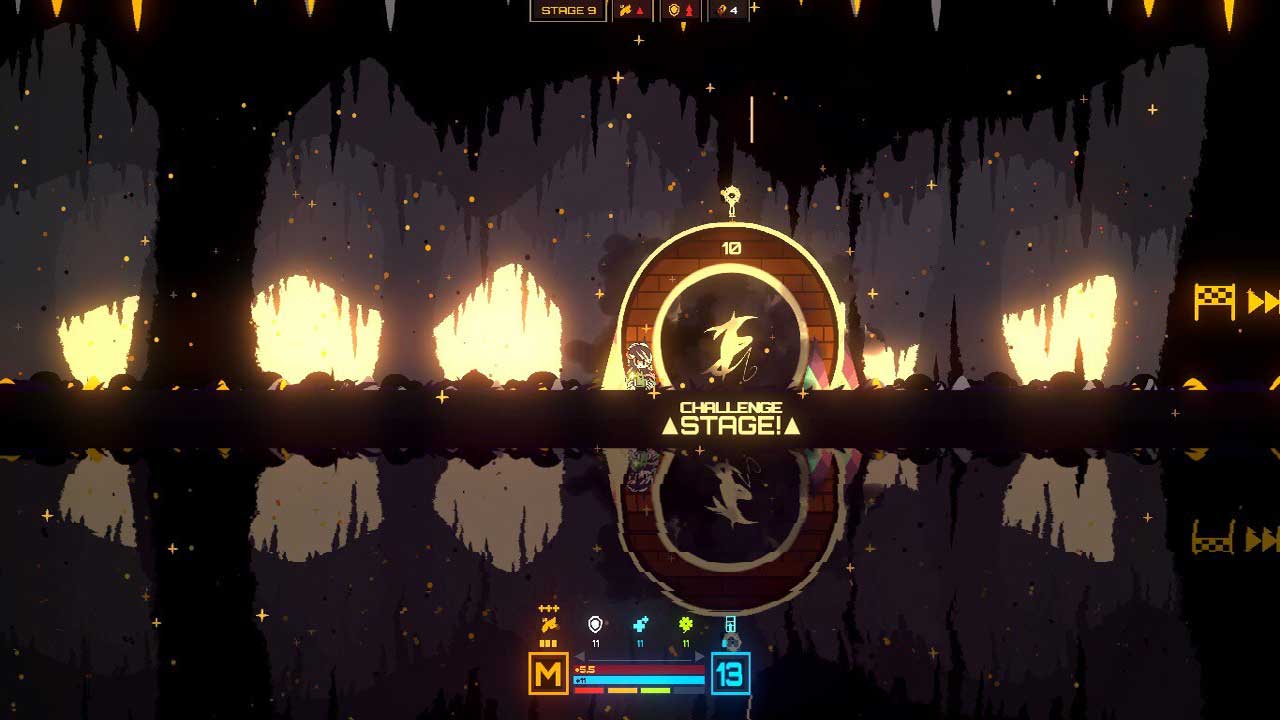This screenshot has height=720, width=1280.
Task: Select the orange M weapon box
Action: click(548, 673)
